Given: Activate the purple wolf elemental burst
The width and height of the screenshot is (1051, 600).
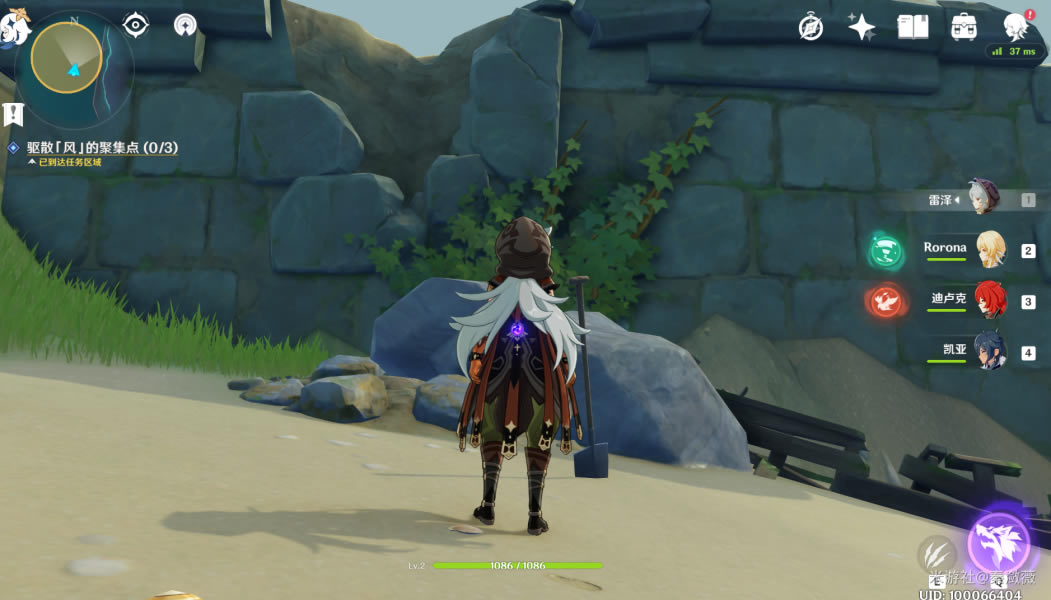Looking at the screenshot, I should tap(998, 544).
